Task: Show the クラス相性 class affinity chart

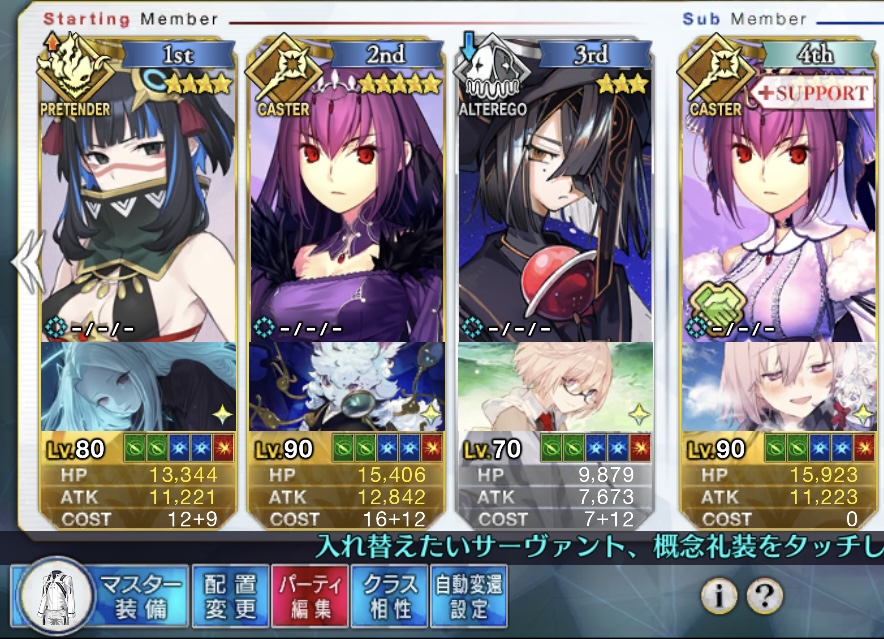Action: pos(389,596)
